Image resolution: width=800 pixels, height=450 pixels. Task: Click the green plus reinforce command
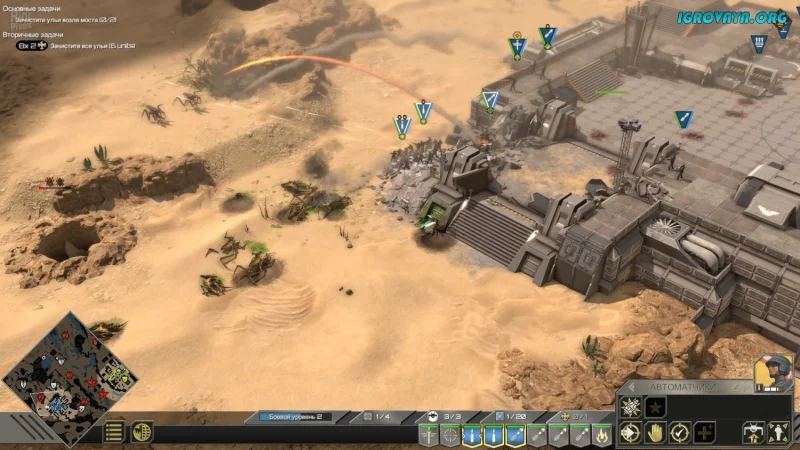(706, 433)
